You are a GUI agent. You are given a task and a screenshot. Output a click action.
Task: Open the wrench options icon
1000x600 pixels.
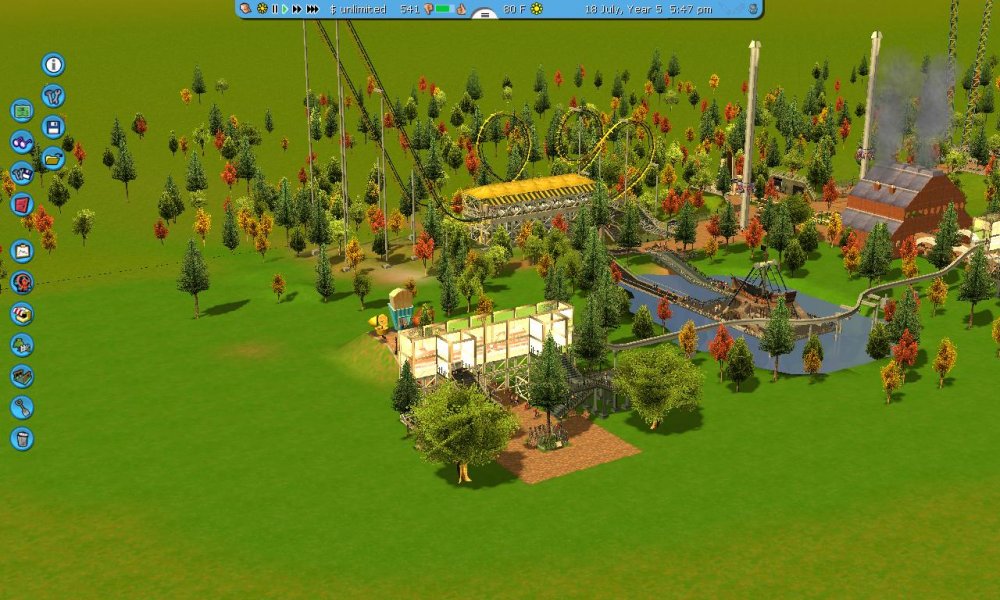[53, 96]
